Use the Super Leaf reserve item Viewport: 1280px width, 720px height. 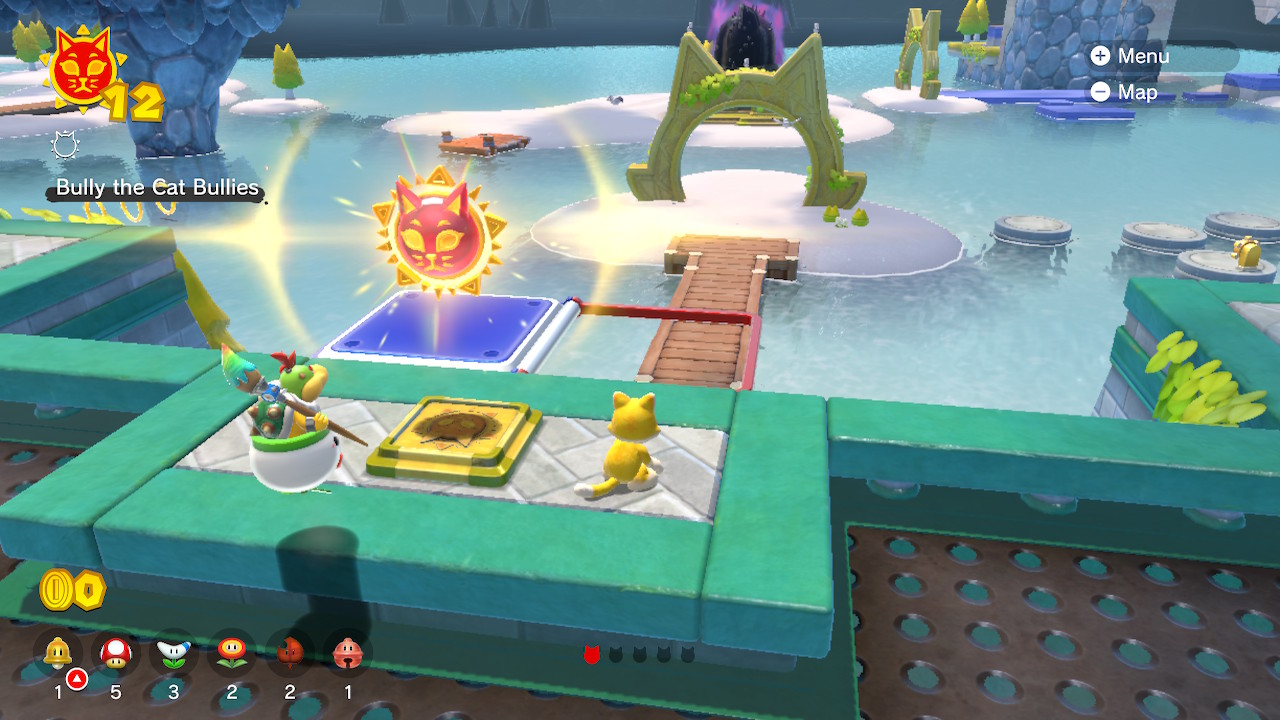pyautogui.click(x=290, y=654)
